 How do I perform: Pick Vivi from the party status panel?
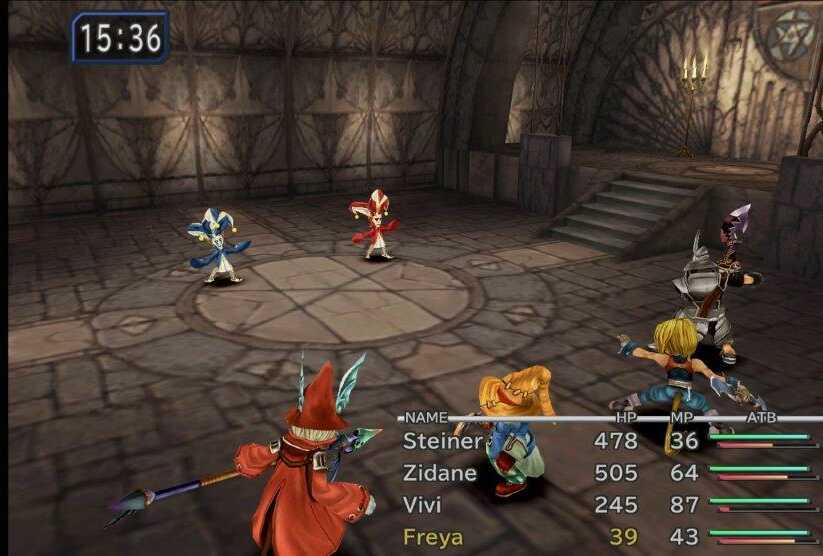click(422, 504)
